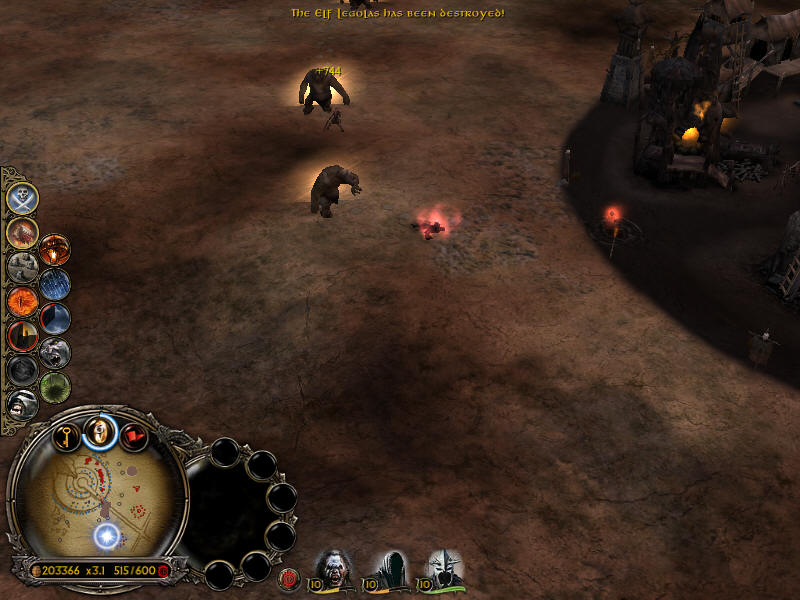Activate the rain storm power
800x600 pixels.
pos(54,284)
